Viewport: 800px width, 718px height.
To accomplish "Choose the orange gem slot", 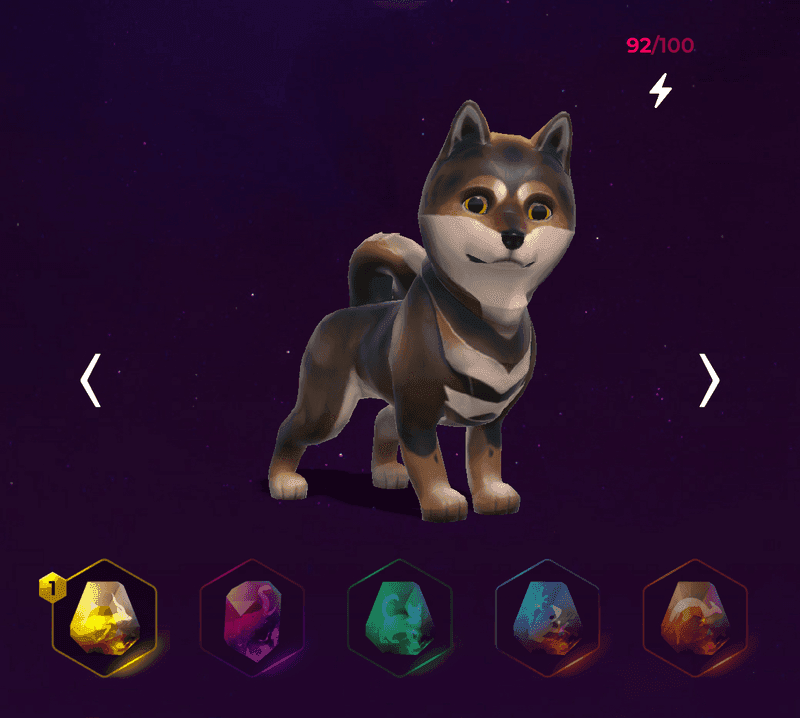I will tap(694, 619).
